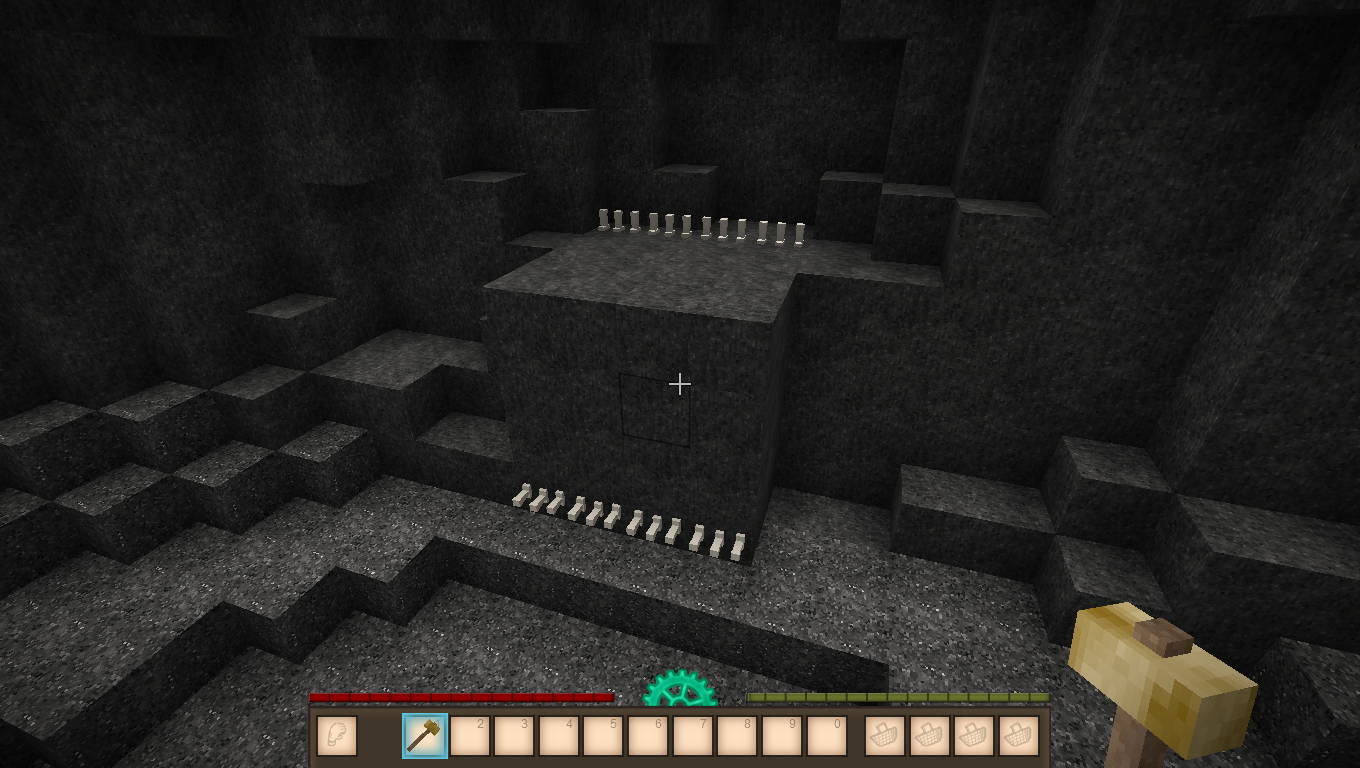Click the temporal gear stability indicator
The image size is (1360, 768).
pos(679,691)
